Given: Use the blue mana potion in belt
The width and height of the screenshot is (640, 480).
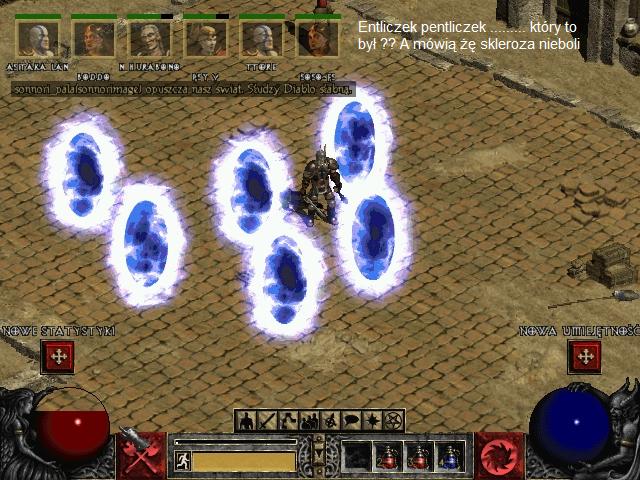Looking at the screenshot, I should (x=450, y=457).
